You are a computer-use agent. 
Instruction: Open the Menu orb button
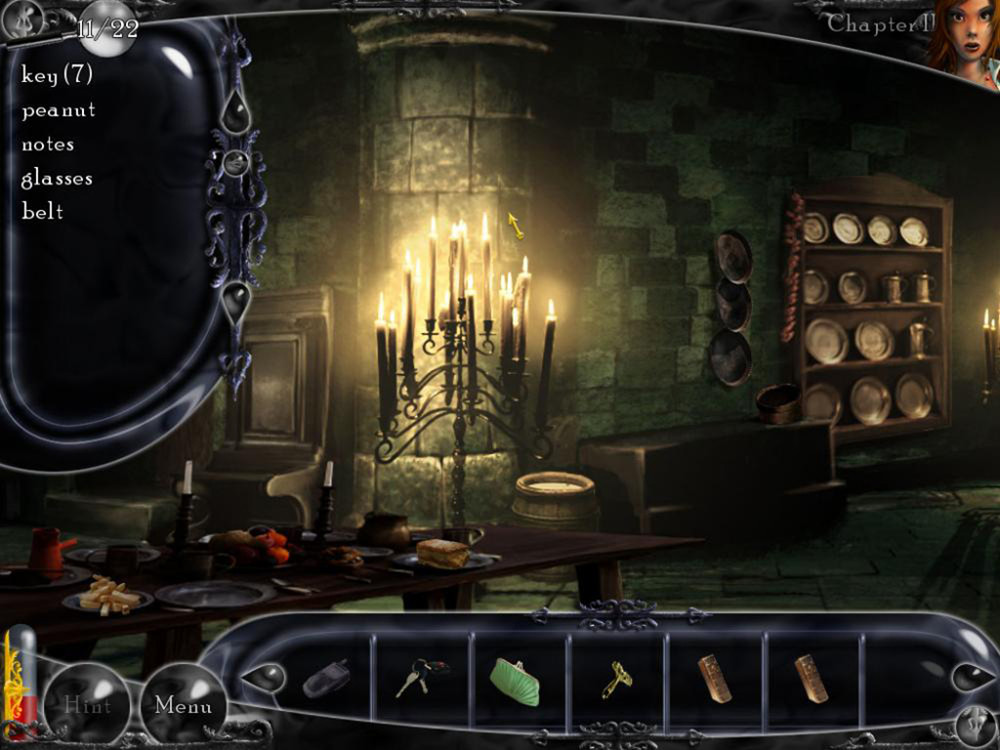pos(183,705)
